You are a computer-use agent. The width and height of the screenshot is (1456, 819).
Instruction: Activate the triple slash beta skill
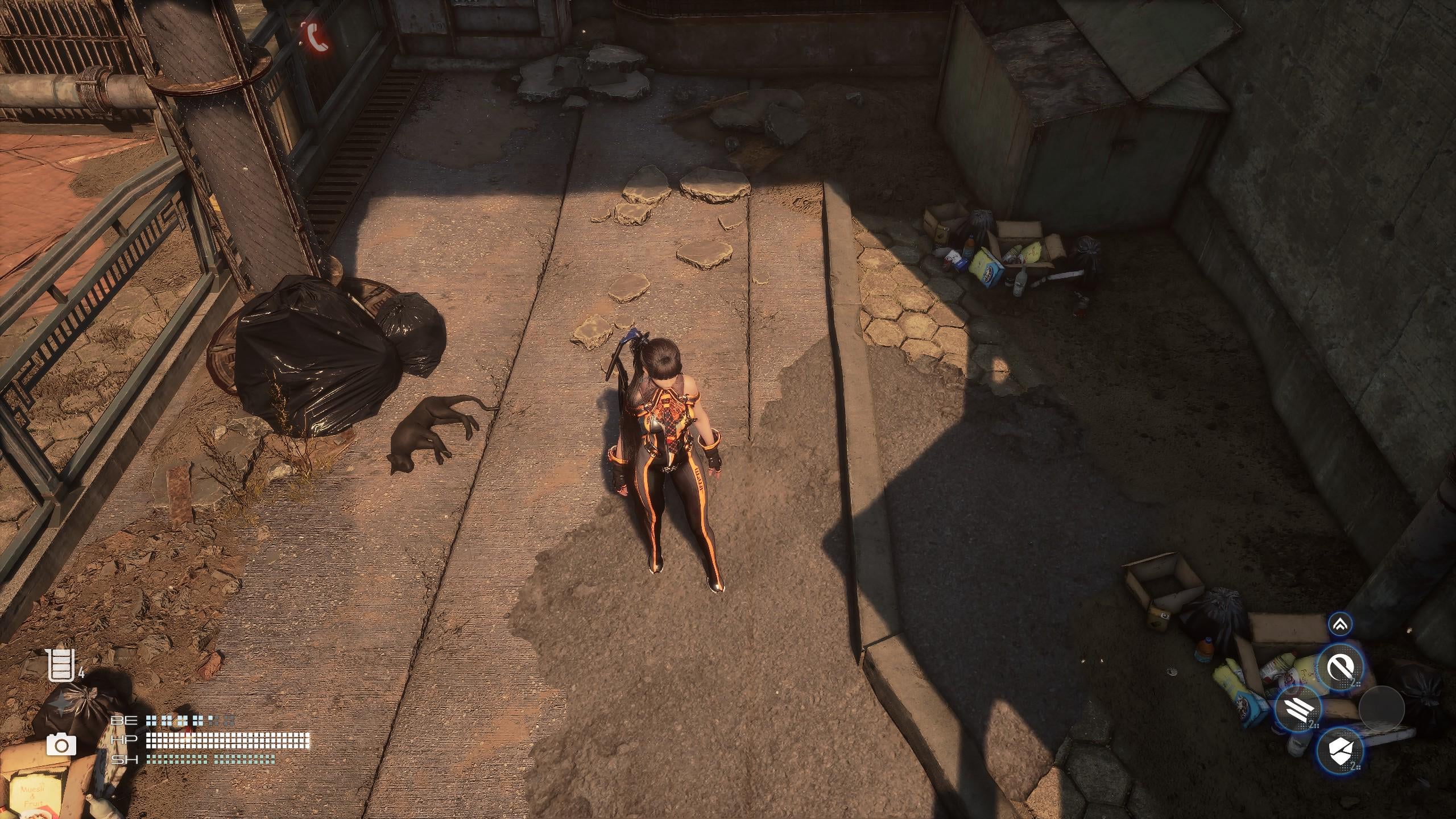click(x=1297, y=709)
